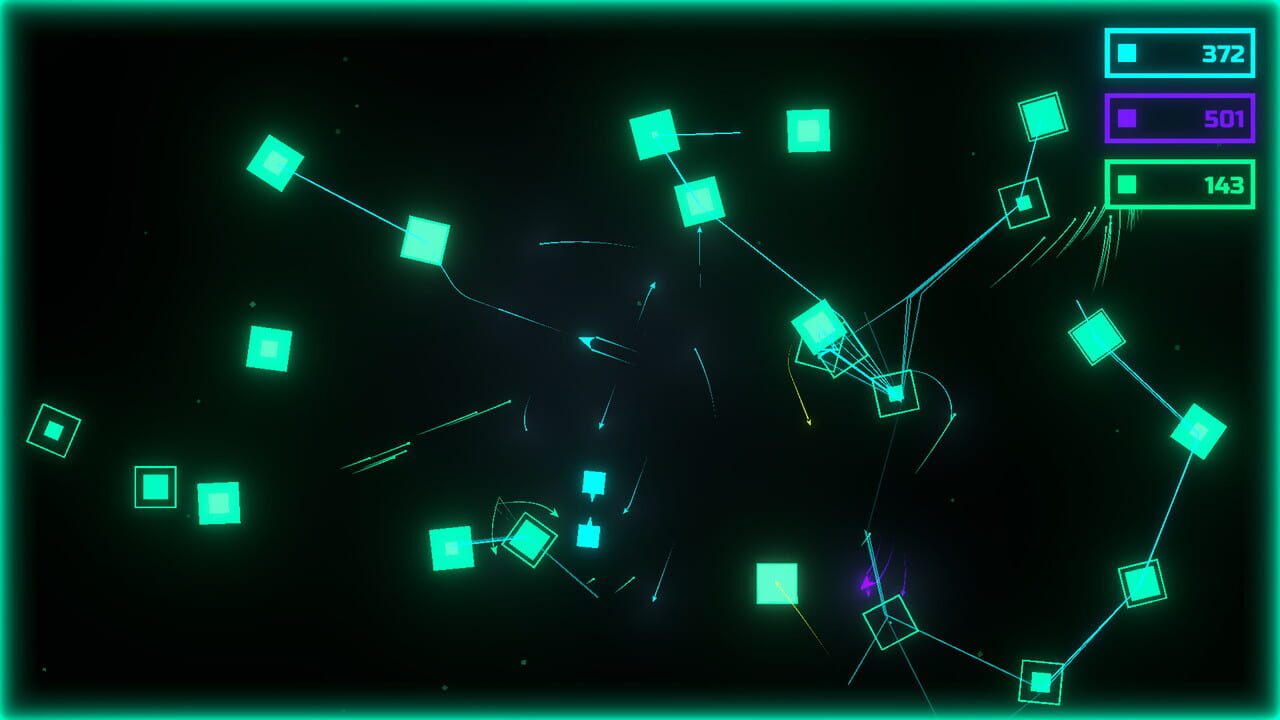Open the cyan faction scoreboard entry
This screenshot has width=1280, height=720.
pos(1178,55)
